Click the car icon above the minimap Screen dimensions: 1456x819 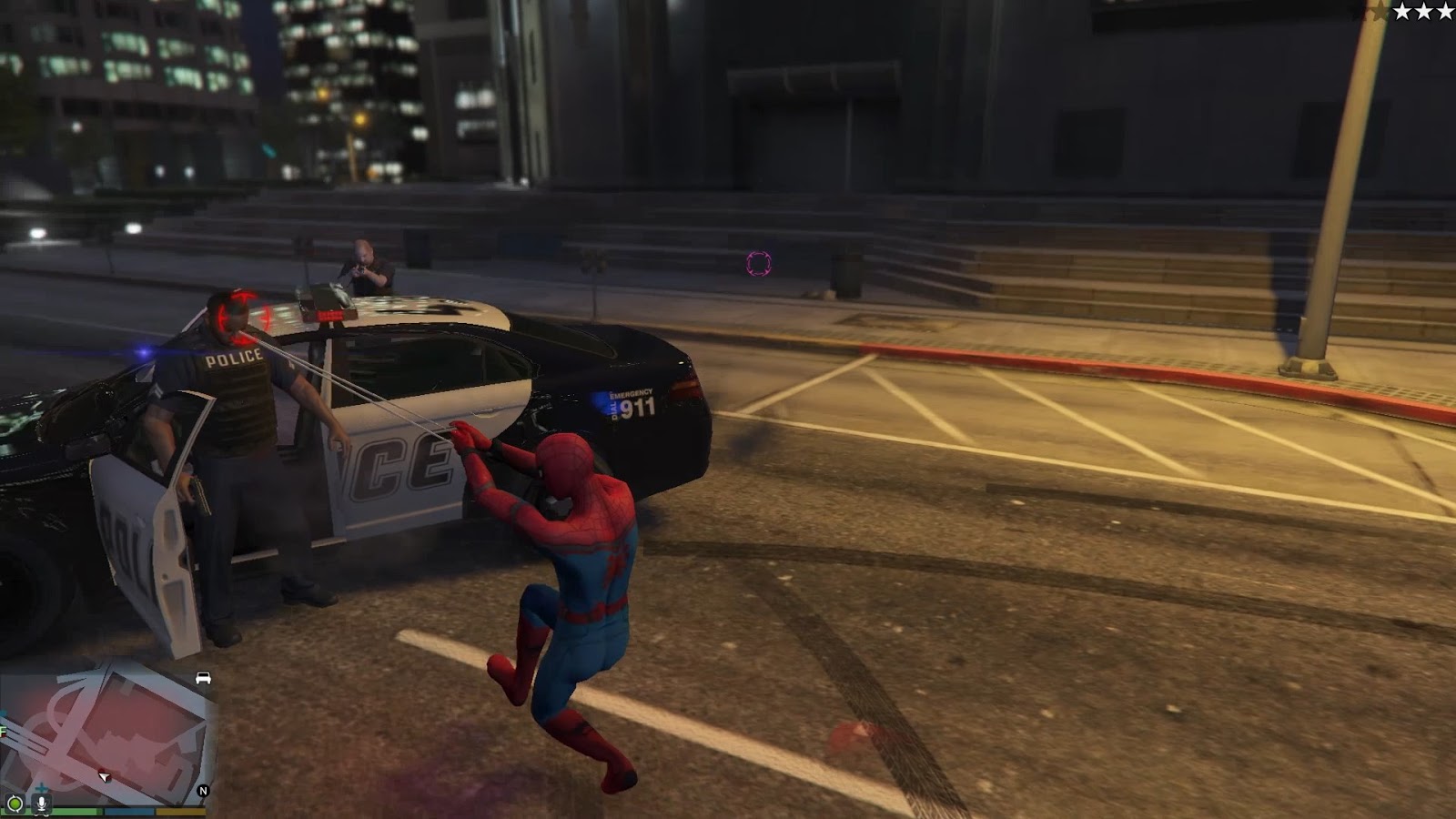click(x=202, y=679)
